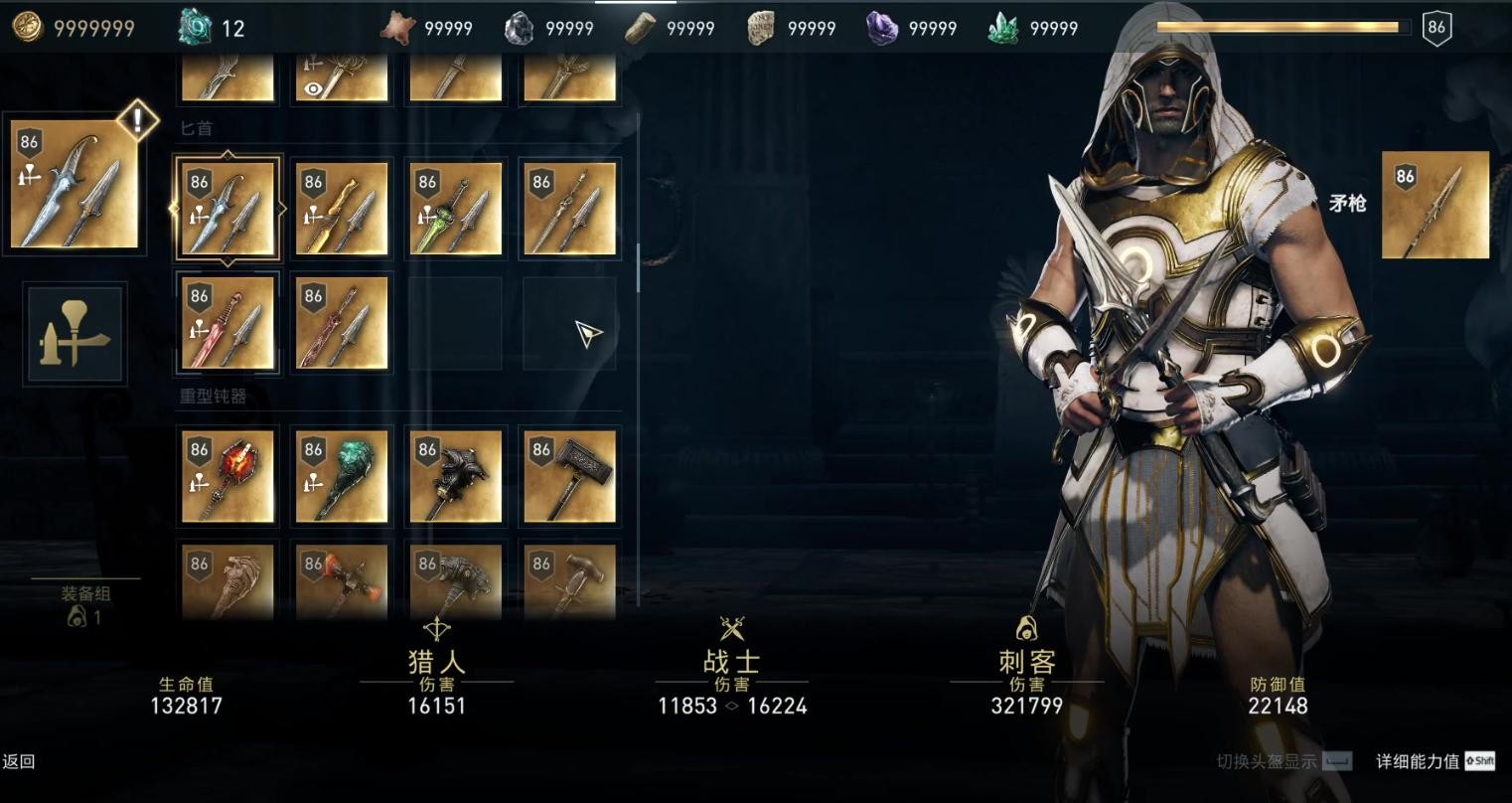Screen dimensions: 1512x803
Task: Select the teal-headed heavy club
Action: click(x=341, y=475)
